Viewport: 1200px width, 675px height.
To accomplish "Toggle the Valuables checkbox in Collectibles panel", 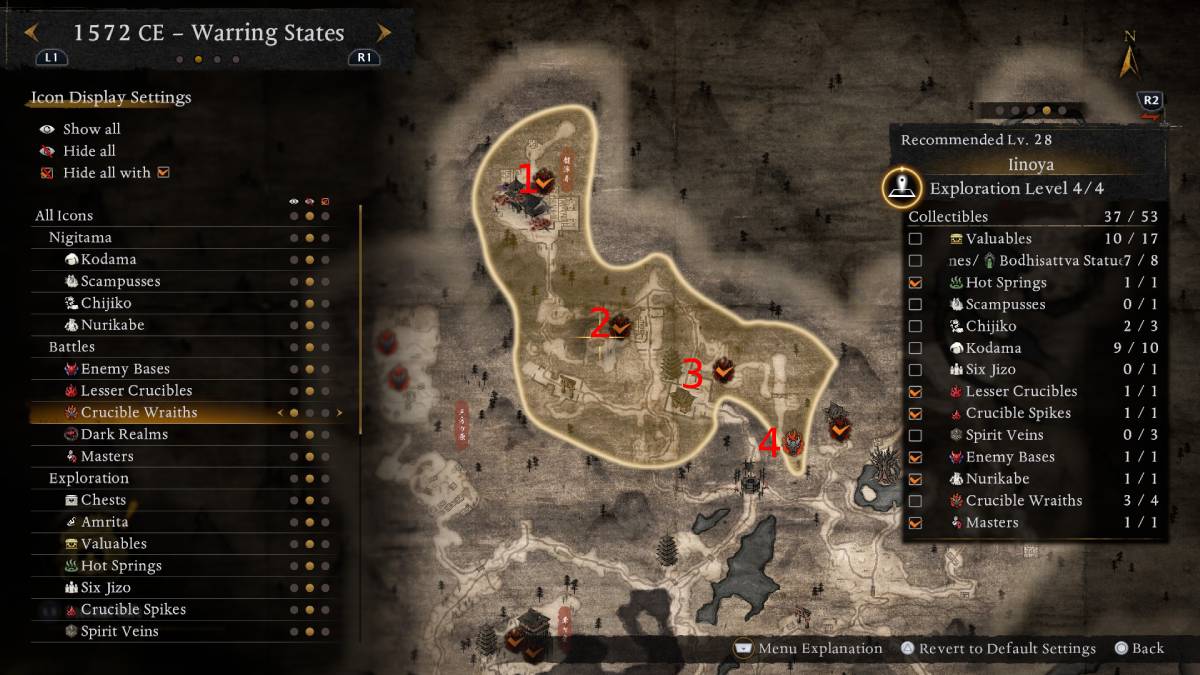I will click(x=915, y=239).
